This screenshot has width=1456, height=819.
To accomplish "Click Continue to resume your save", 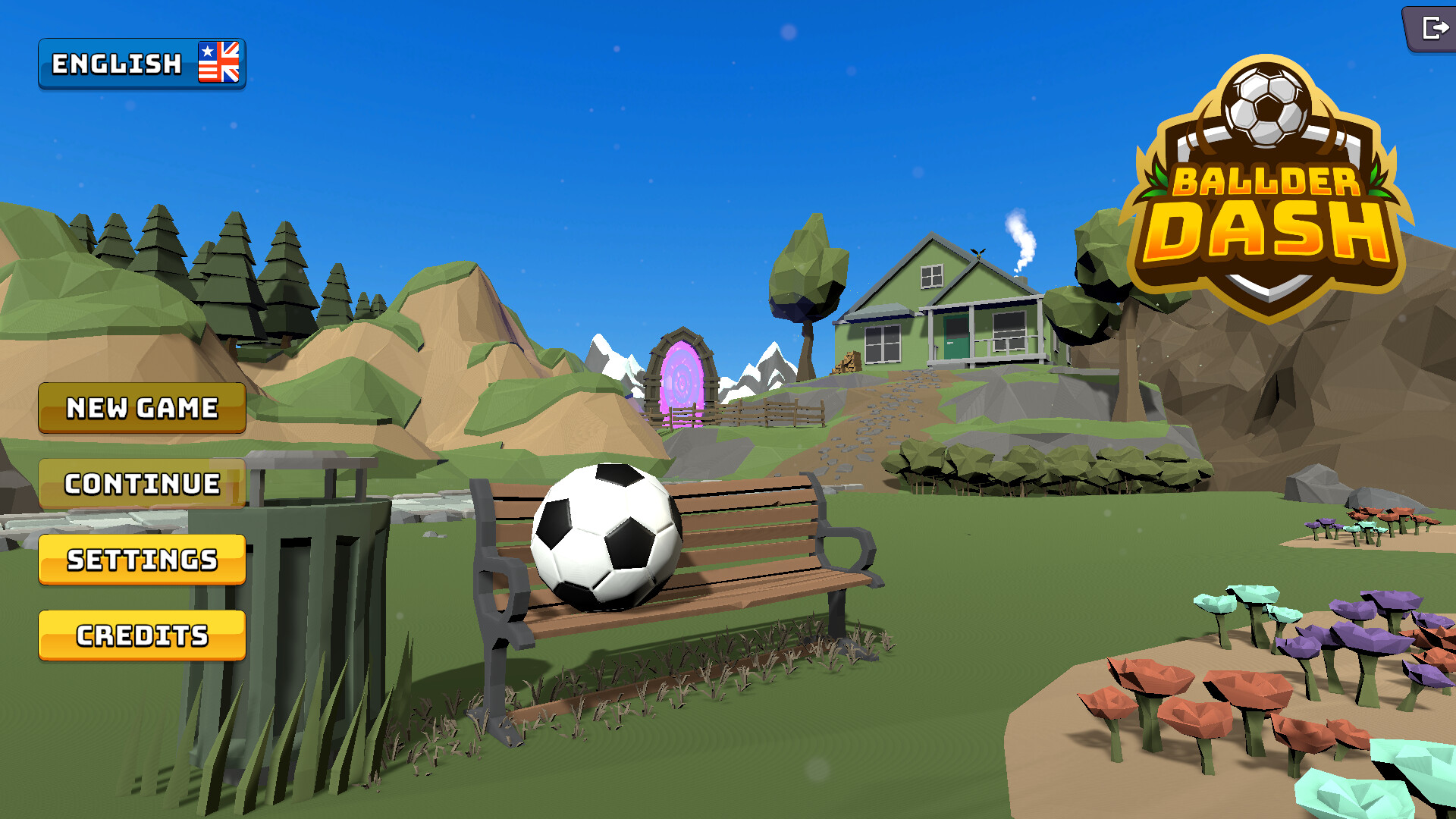I will (141, 484).
